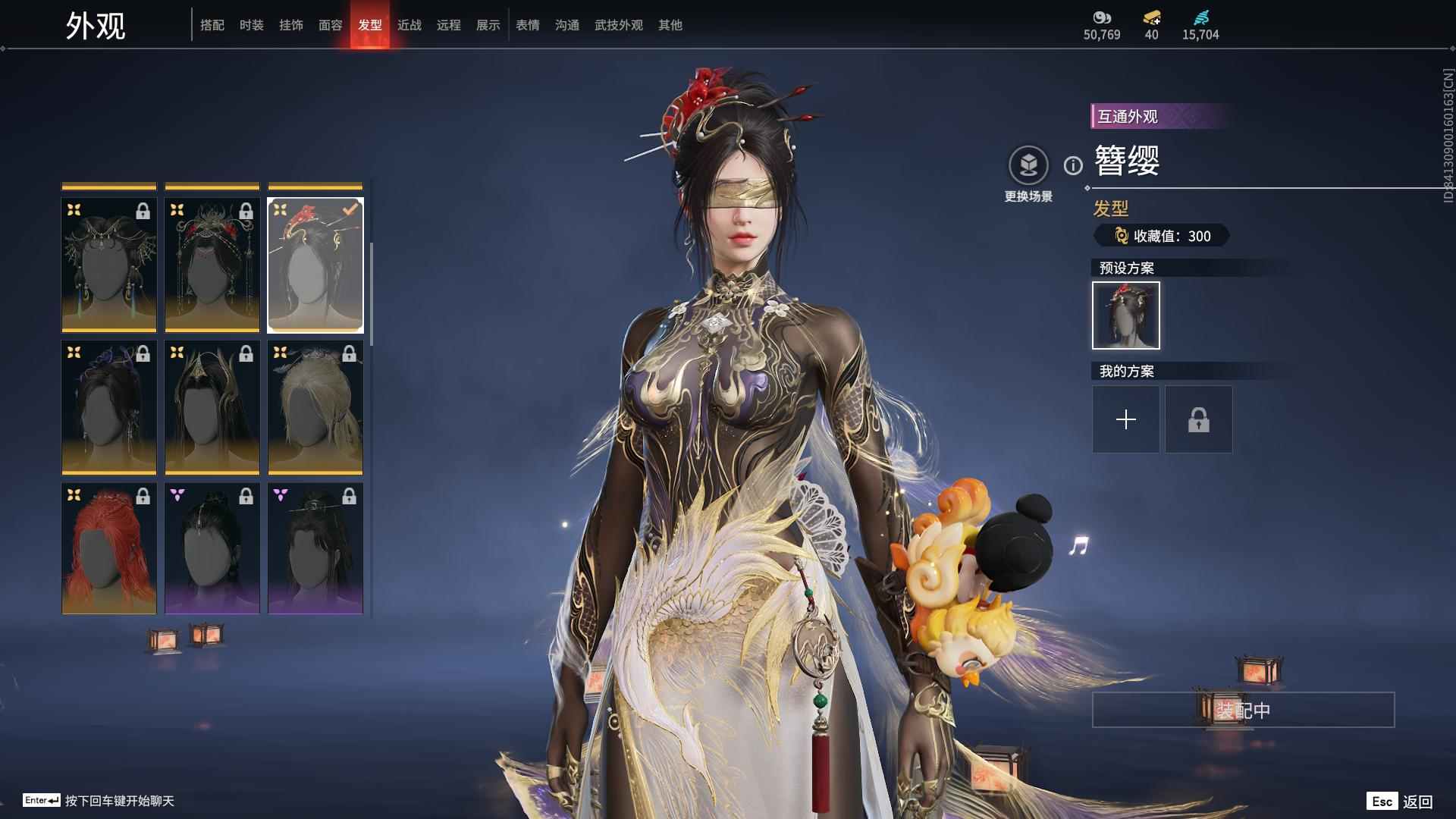This screenshot has height=819, width=1456.
Task: Switch to the 武技外观 tab
Action: click(618, 25)
